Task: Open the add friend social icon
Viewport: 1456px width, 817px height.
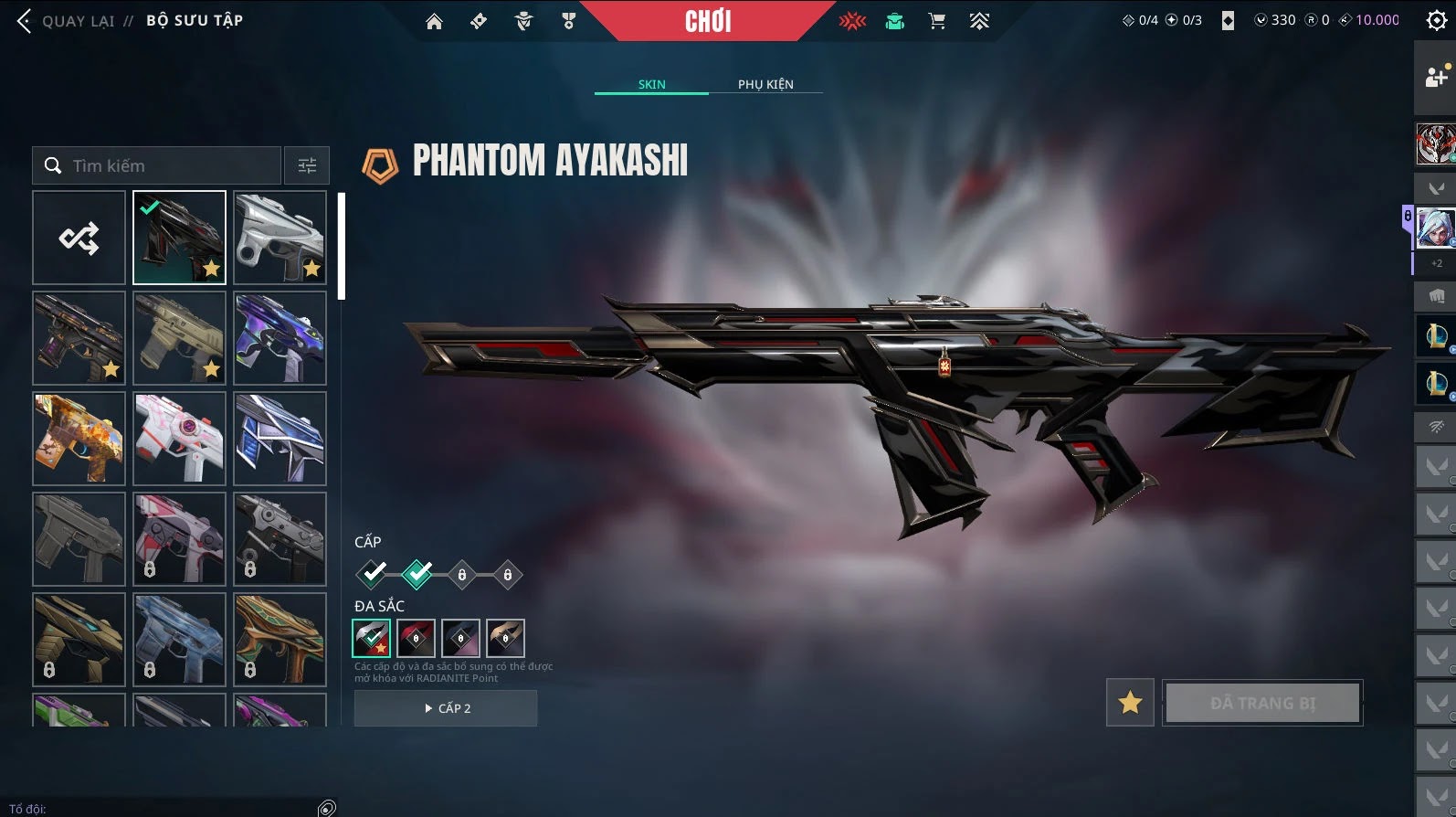Action: [1435, 78]
